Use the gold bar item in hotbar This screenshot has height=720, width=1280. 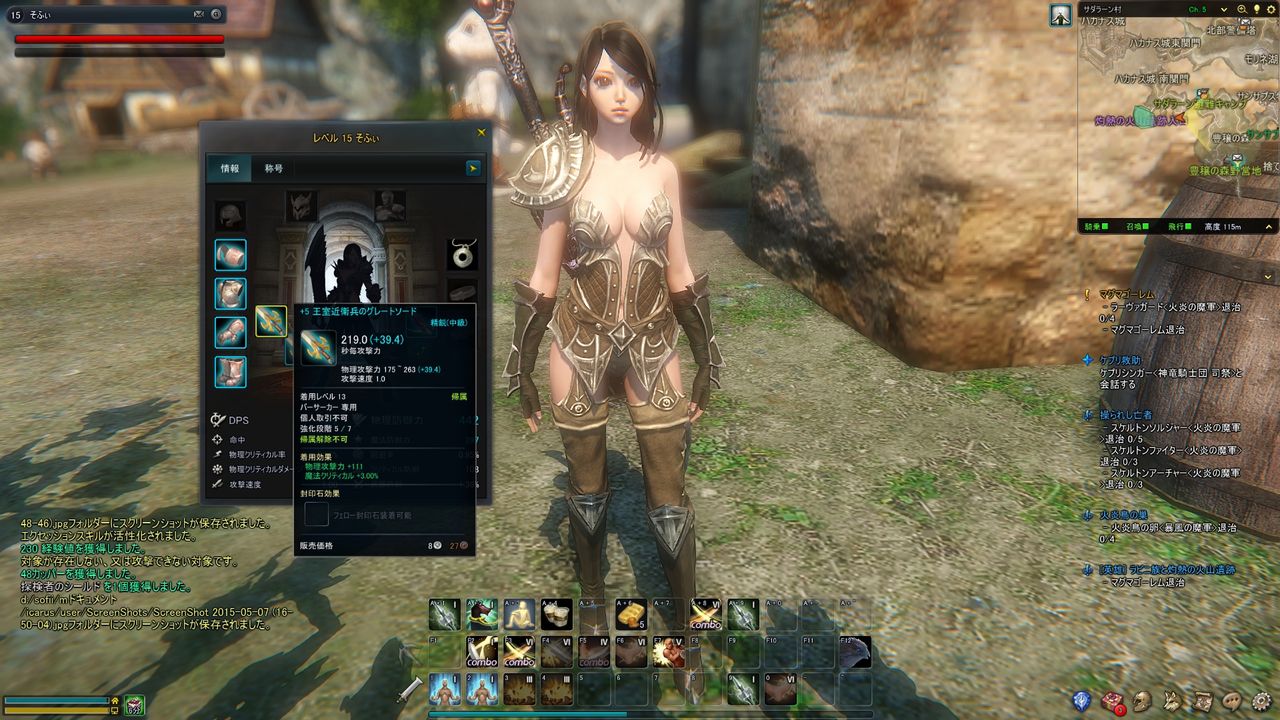[x=631, y=614]
